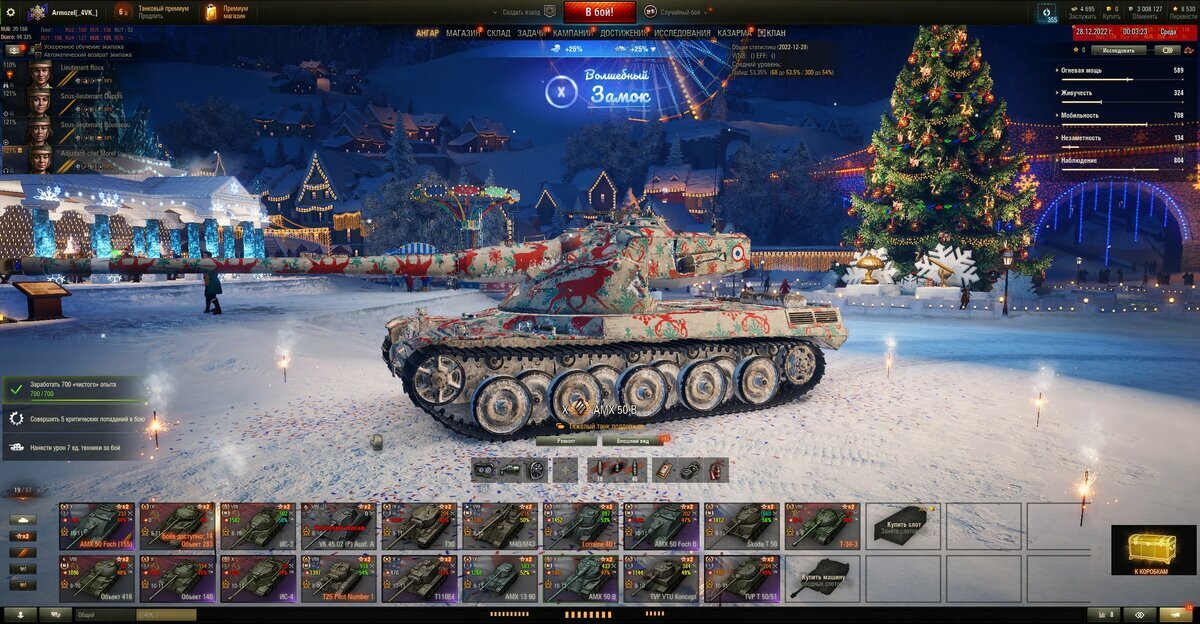Click the «Исследовать» button at top right
The width and height of the screenshot is (1200, 624).
point(1118,49)
